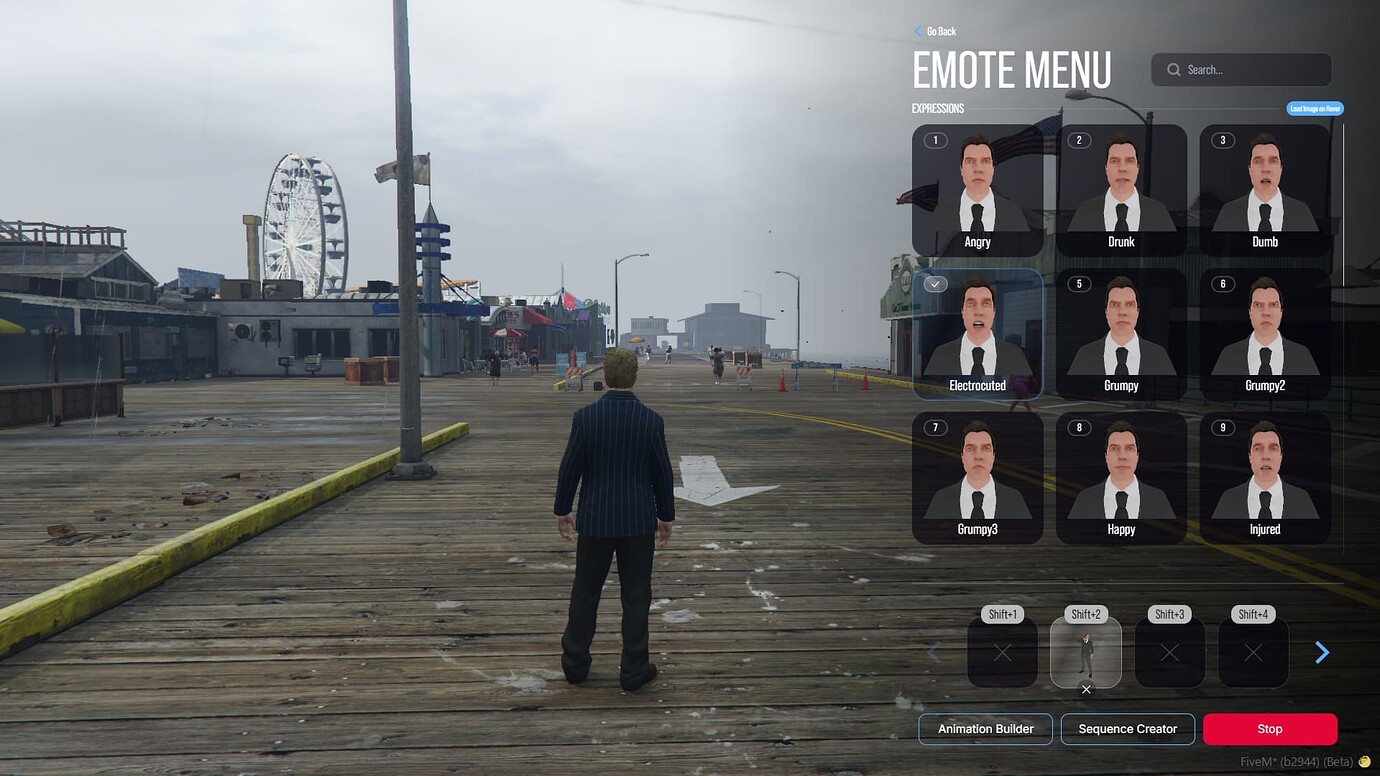Activate the emote bound to Shift+2
This screenshot has height=776, width=1380.
pos(1086,652)
